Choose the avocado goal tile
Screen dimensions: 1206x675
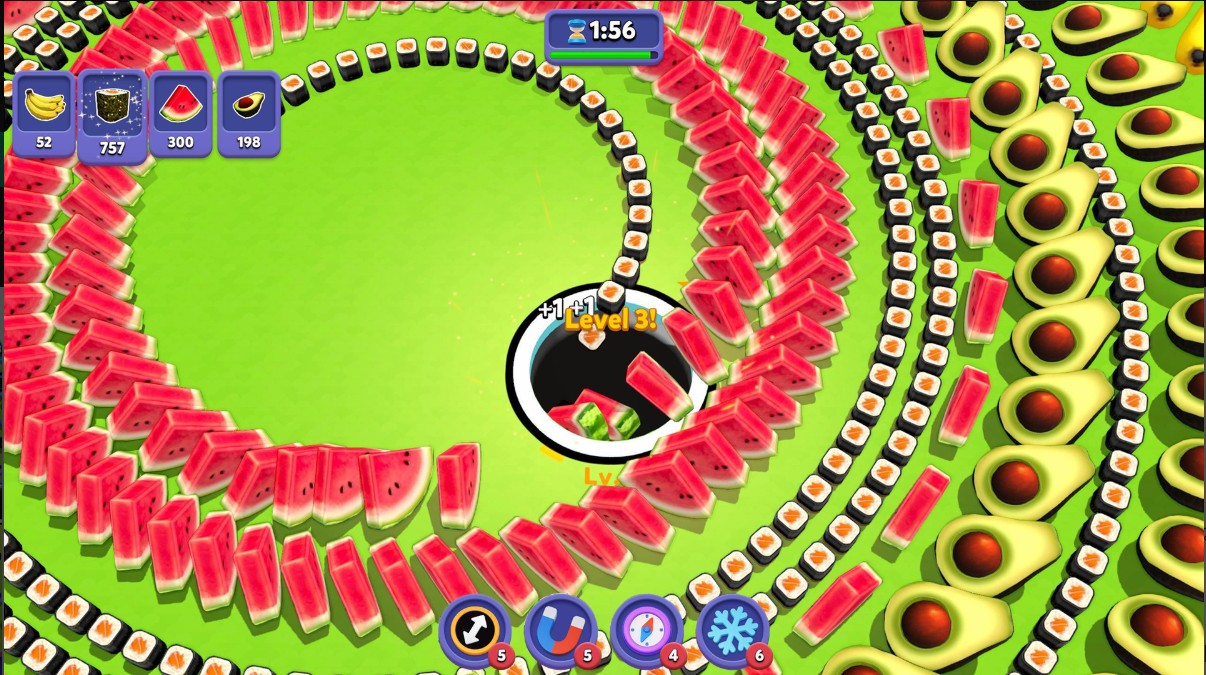pos(248,113)
